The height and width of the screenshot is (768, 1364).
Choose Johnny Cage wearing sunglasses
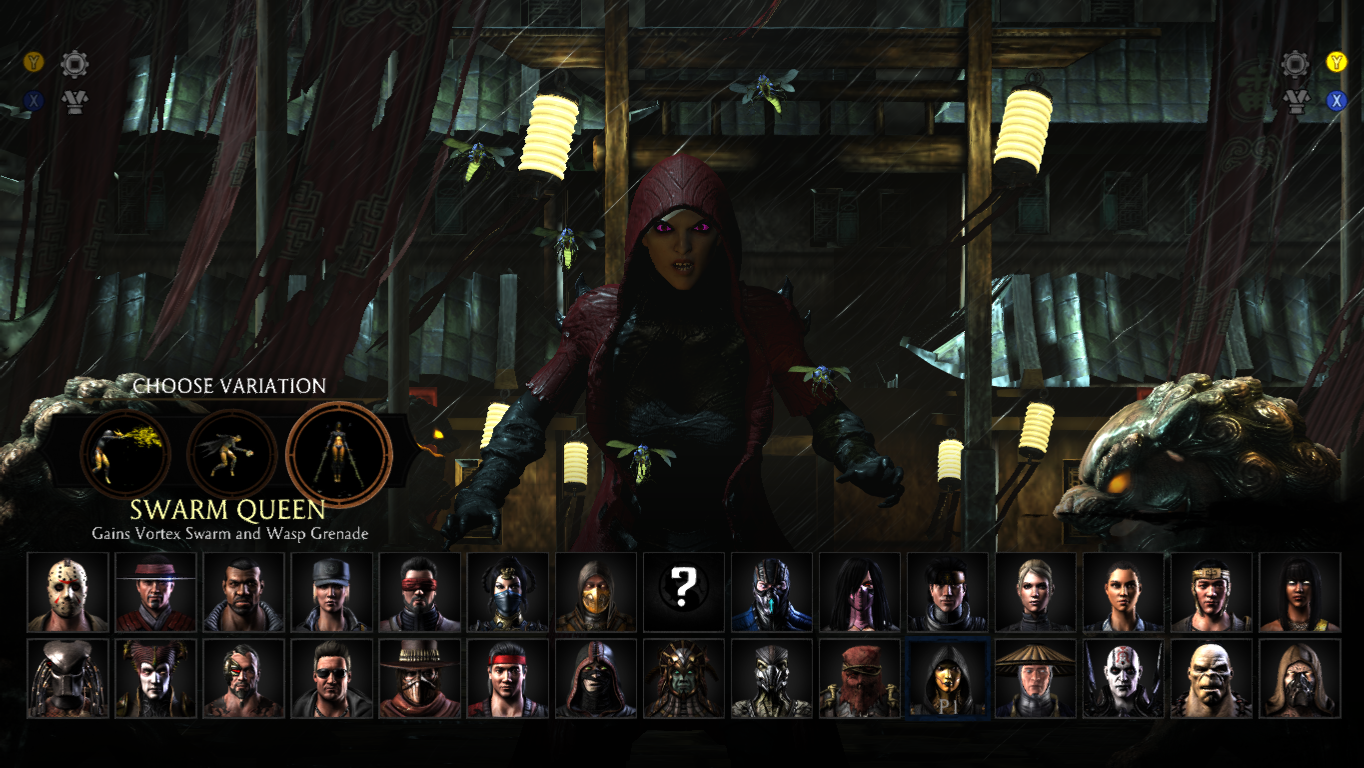pos(332,679)
